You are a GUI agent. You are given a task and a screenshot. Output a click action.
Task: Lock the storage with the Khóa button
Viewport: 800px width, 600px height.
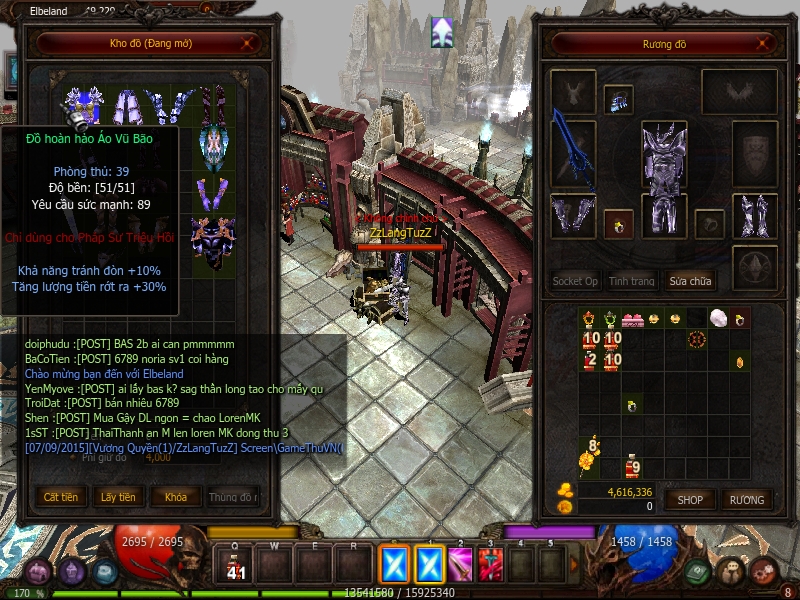point(176,497)
